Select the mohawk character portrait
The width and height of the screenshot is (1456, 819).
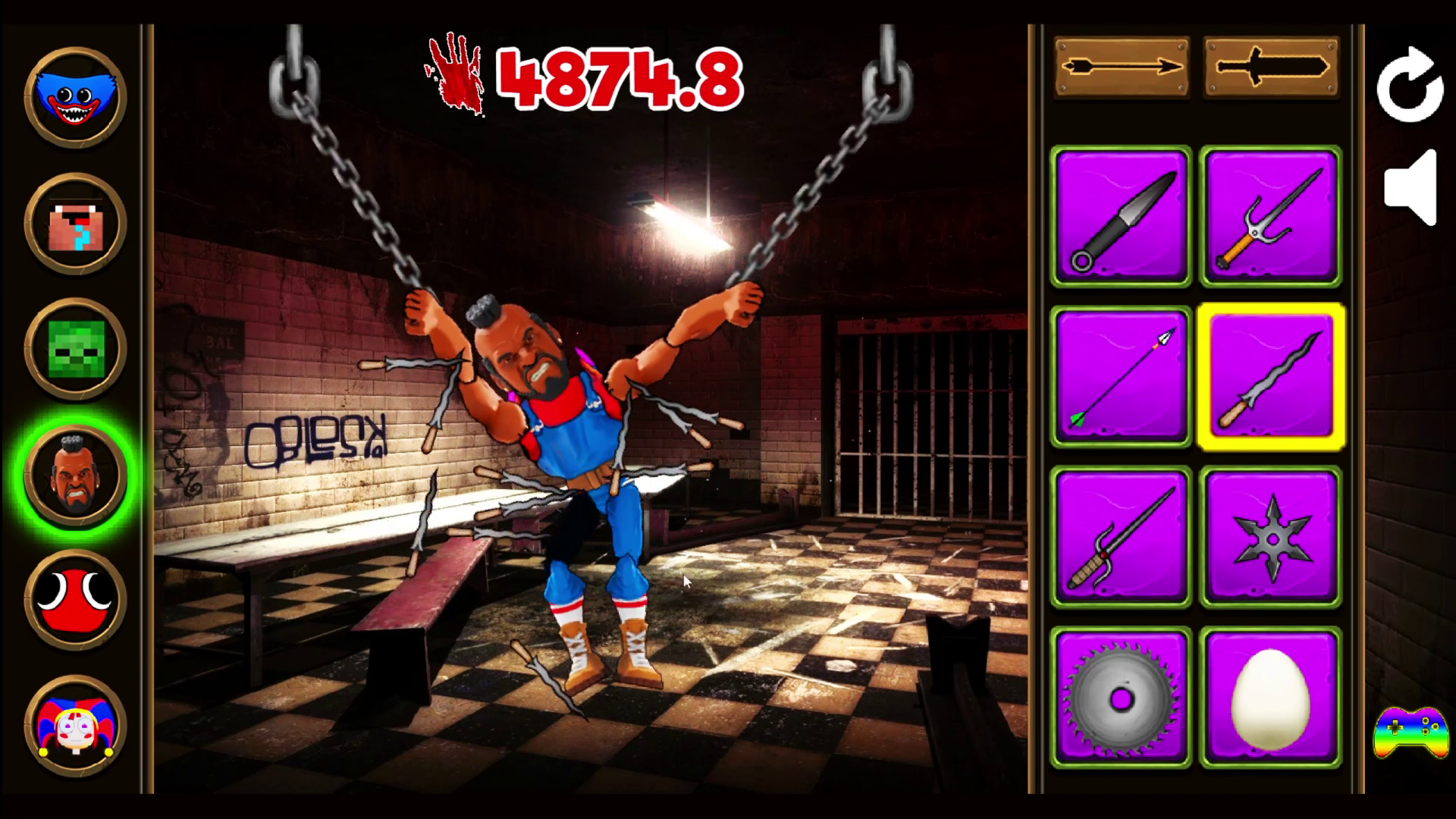click(x=74, y=476)
